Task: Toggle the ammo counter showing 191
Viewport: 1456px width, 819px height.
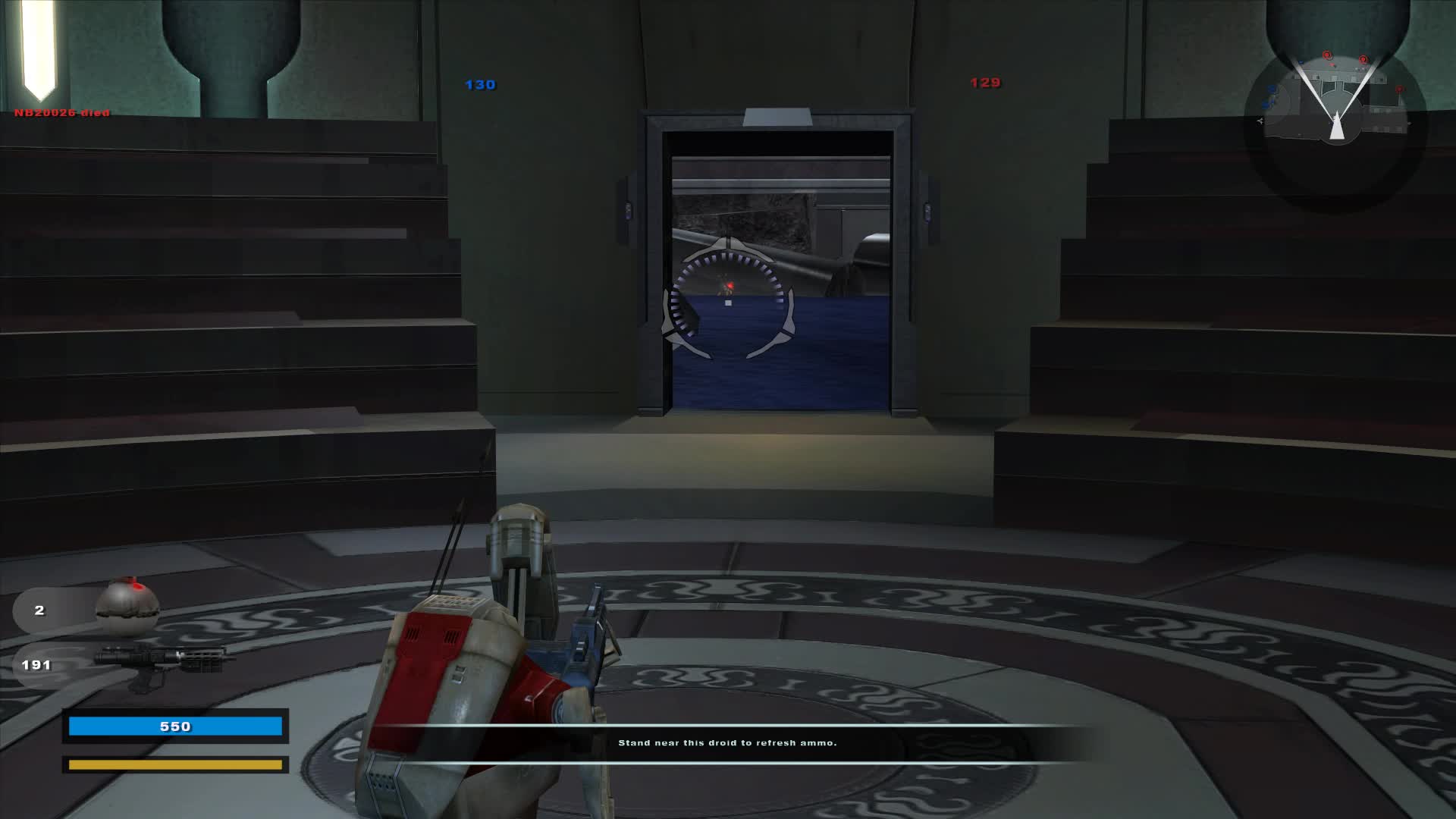Action: pyautogui.click(x=38, y=664)
